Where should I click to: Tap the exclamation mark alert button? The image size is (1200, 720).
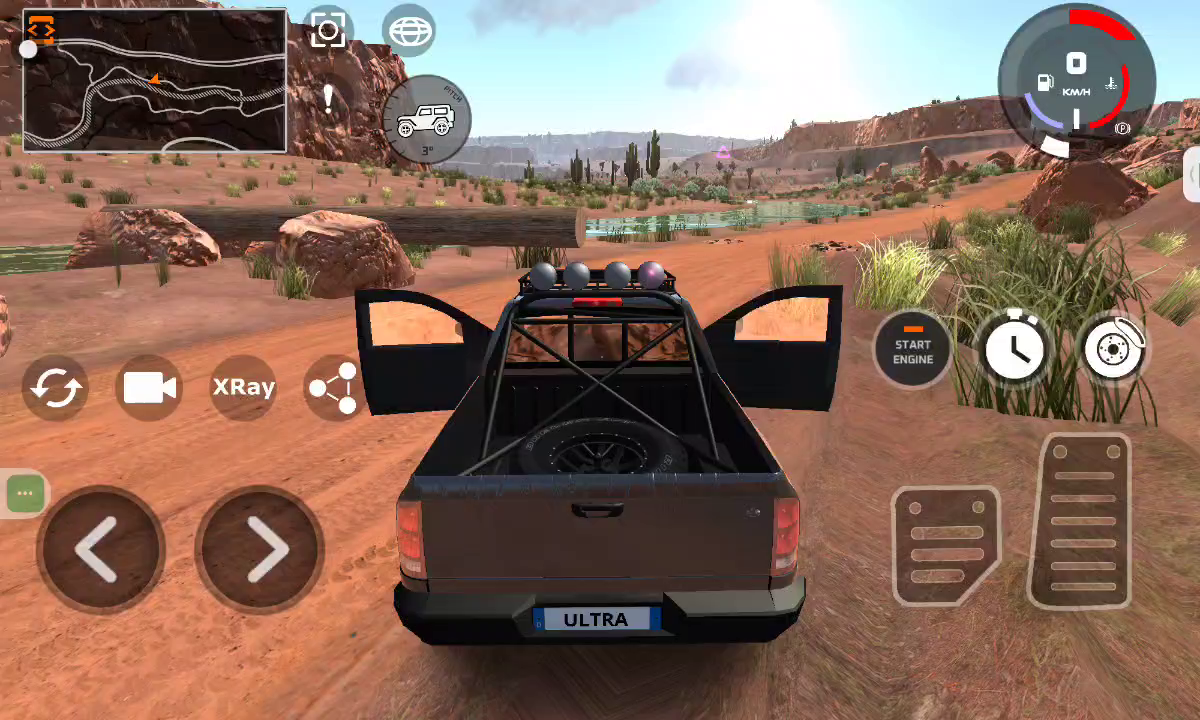point(328,98)
